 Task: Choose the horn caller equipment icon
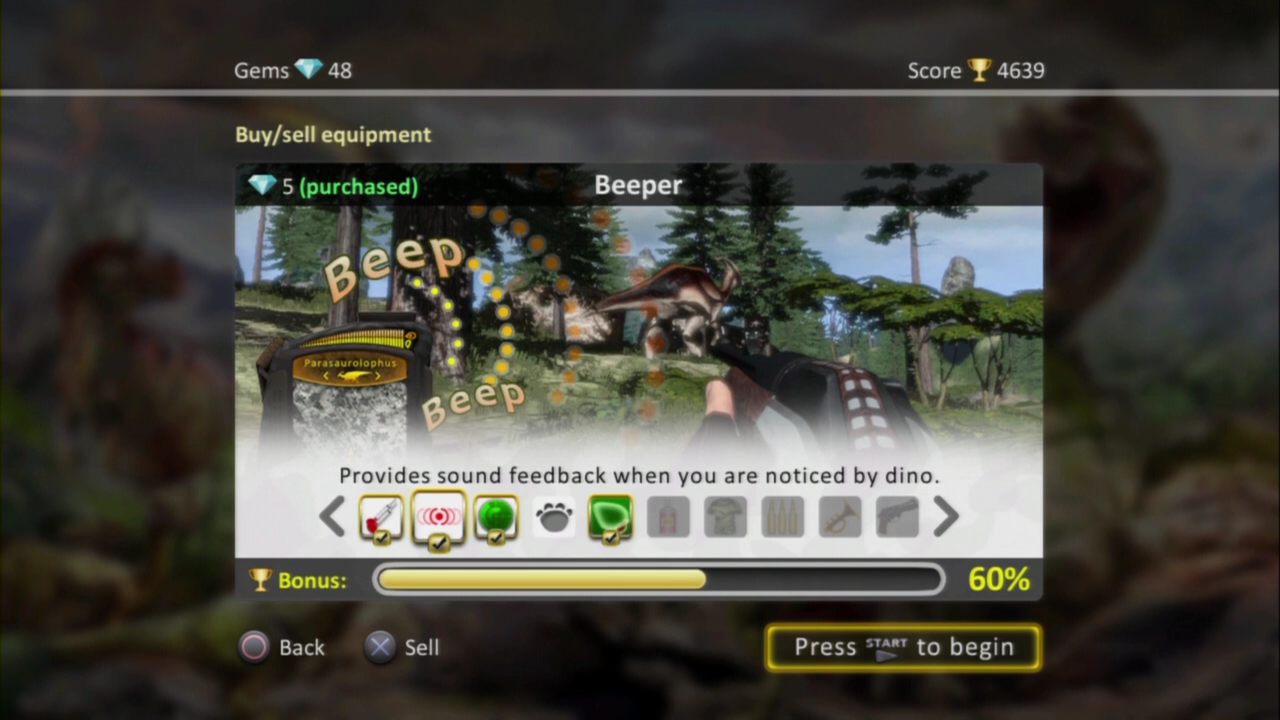(840, 517)
